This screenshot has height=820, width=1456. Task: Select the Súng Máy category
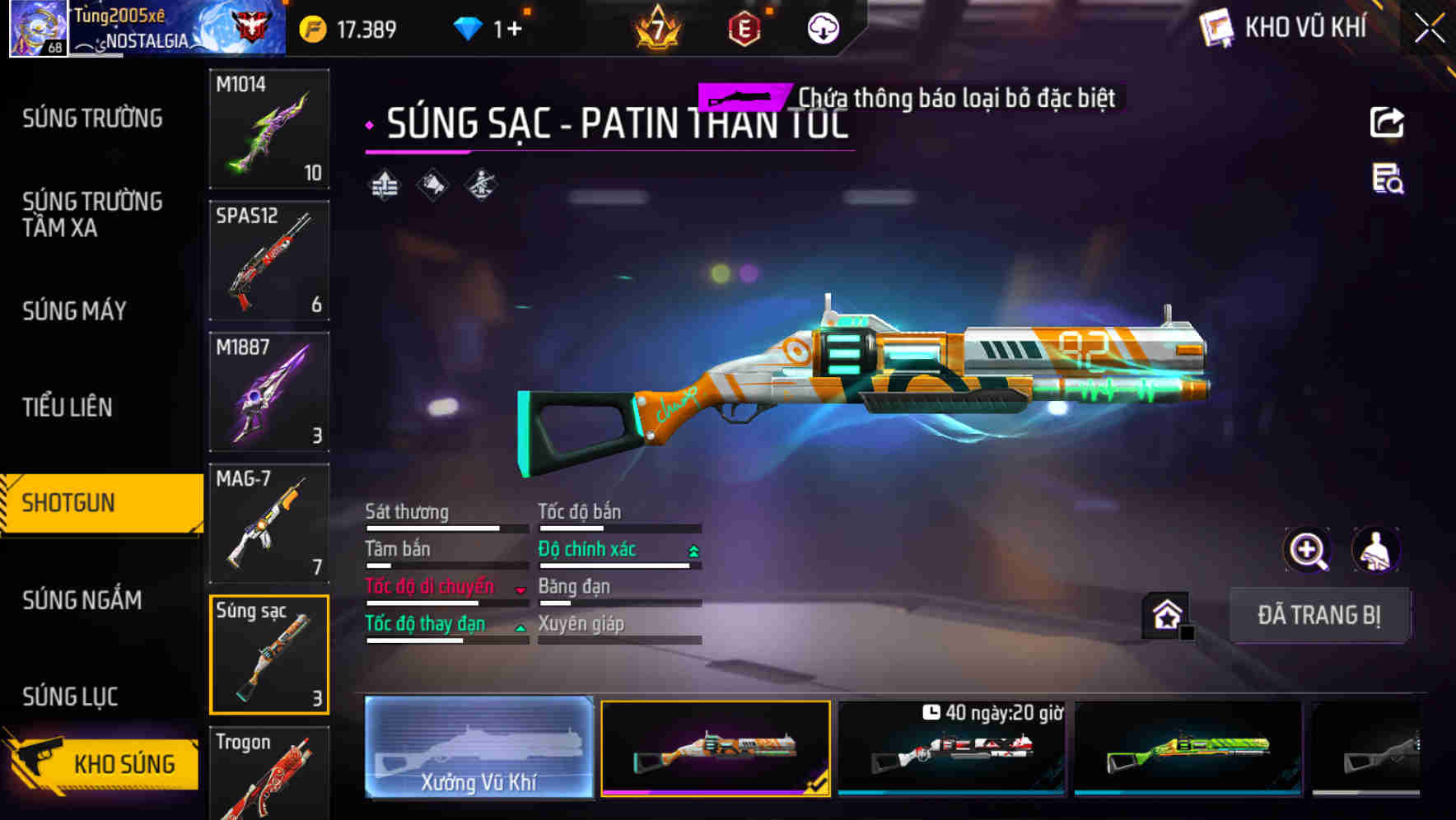pyautogui.click(x=75, y=310)
